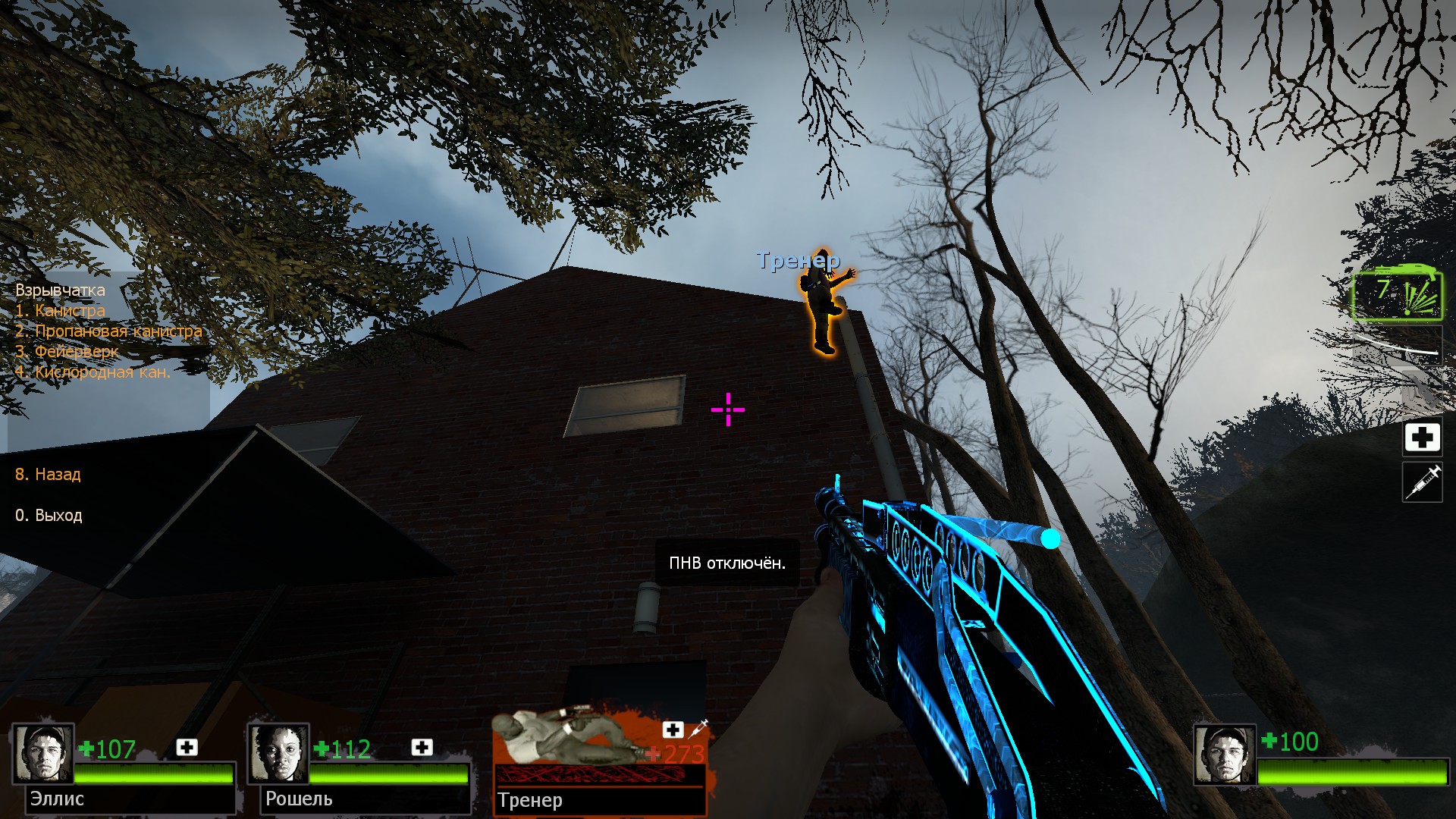Choose Пропановая канистра from the menu

coord(108,331)
